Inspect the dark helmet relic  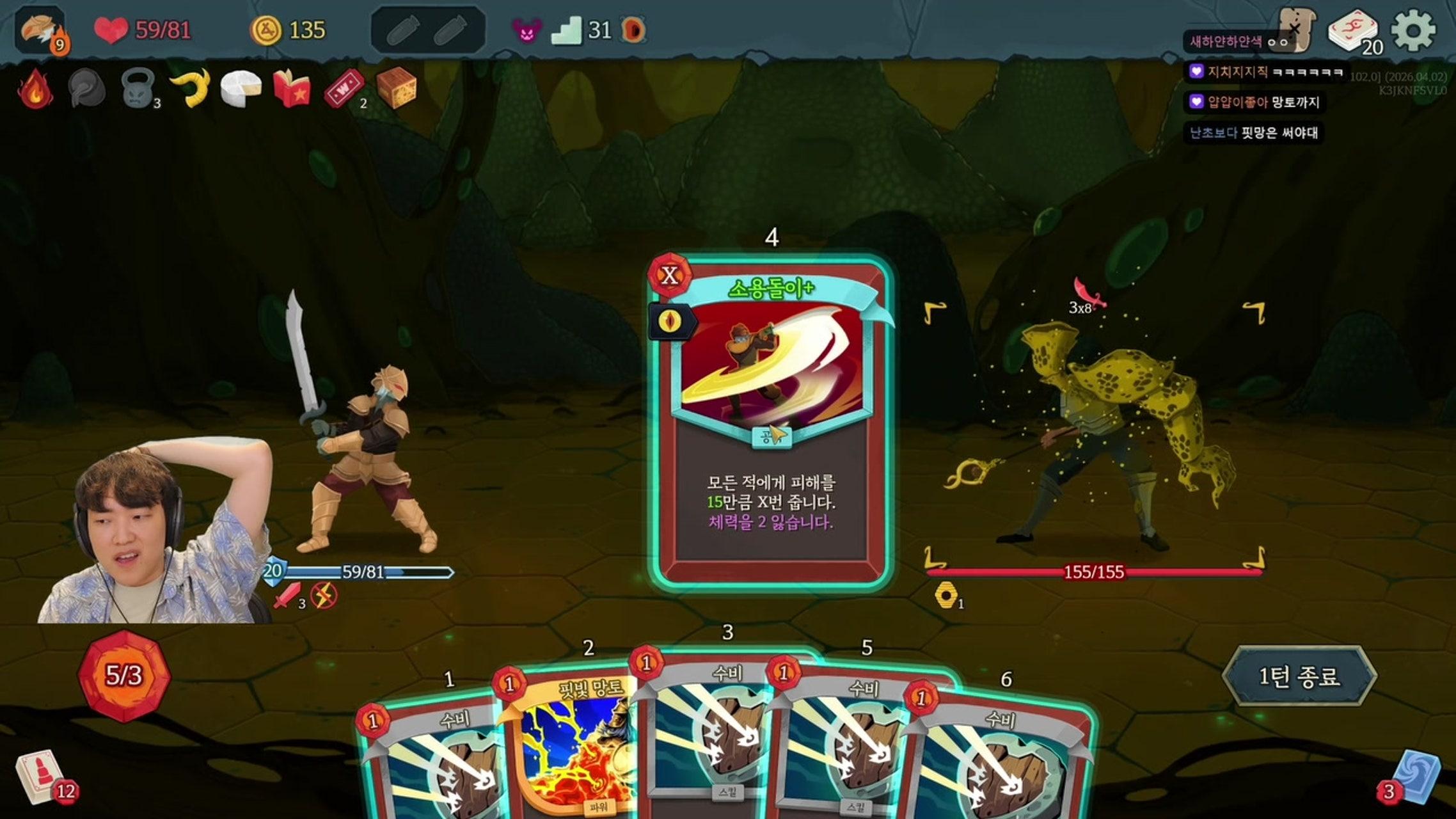87,88
